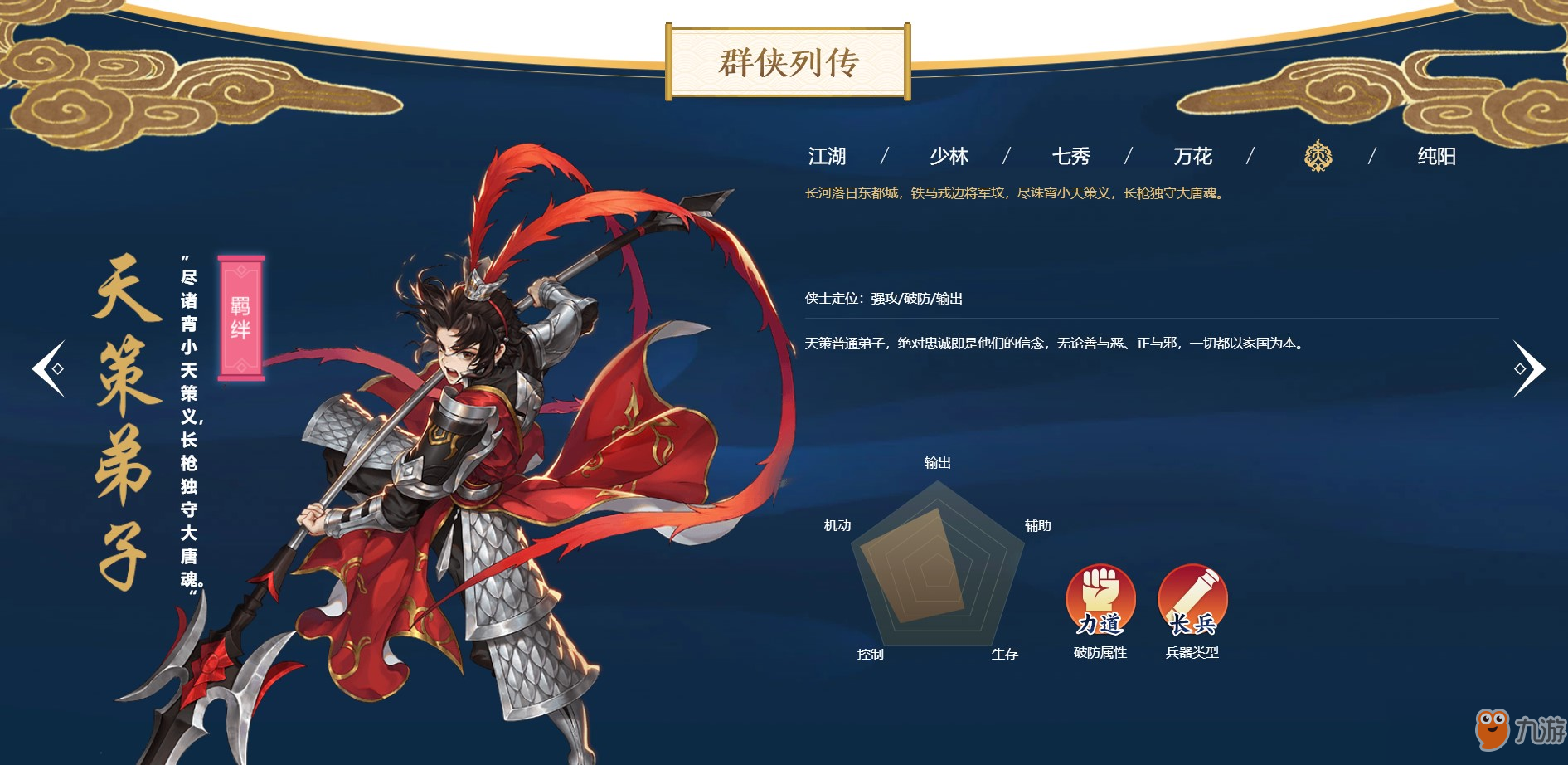This screenshot has width=1568, height=765.
Task: Switch to the 少林 faction tab
Action: tap(948, 156)
